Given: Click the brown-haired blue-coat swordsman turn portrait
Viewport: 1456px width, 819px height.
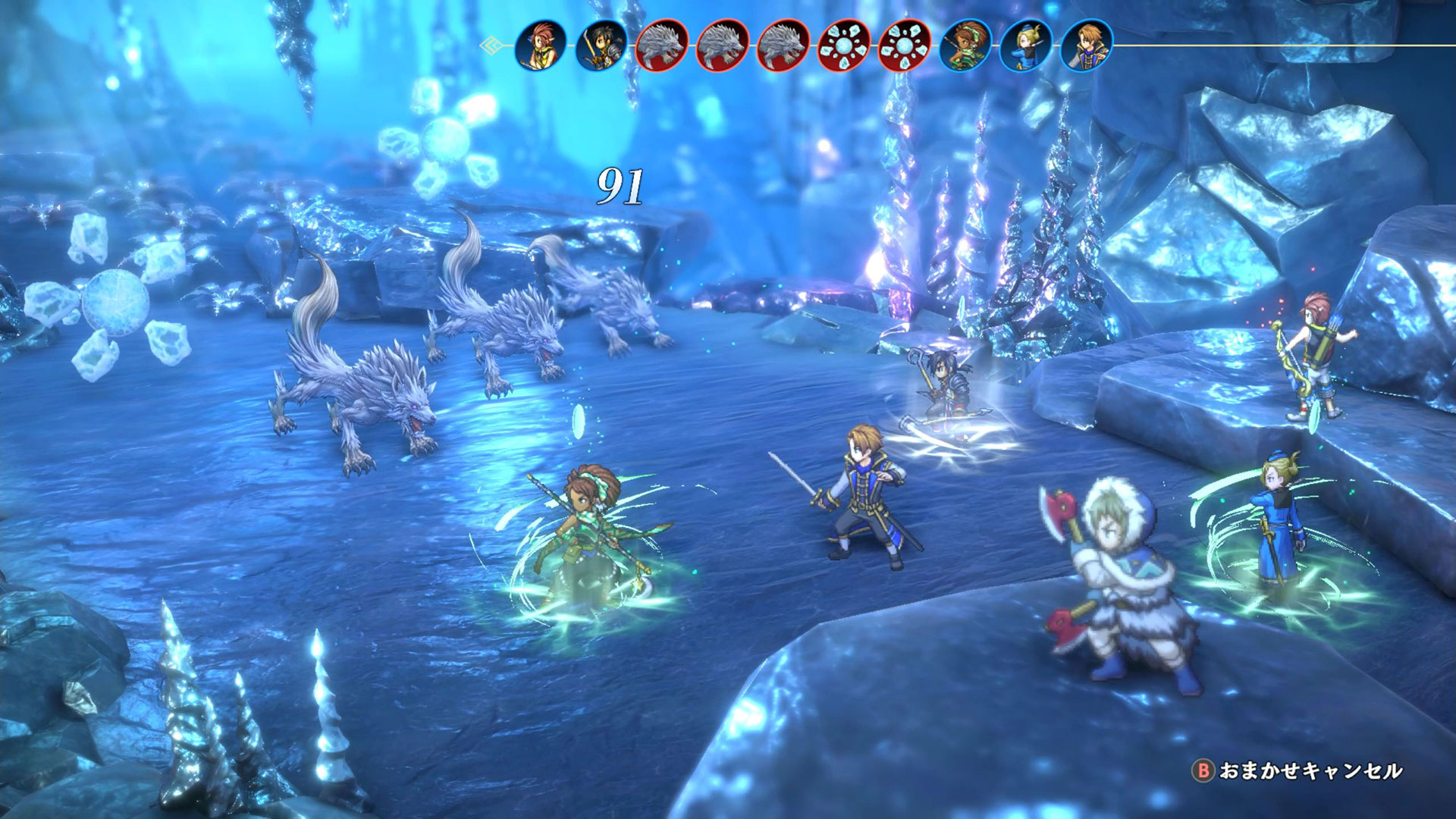Looking at the screenshot, I should pyautogui.click(x=1086, y=45).
